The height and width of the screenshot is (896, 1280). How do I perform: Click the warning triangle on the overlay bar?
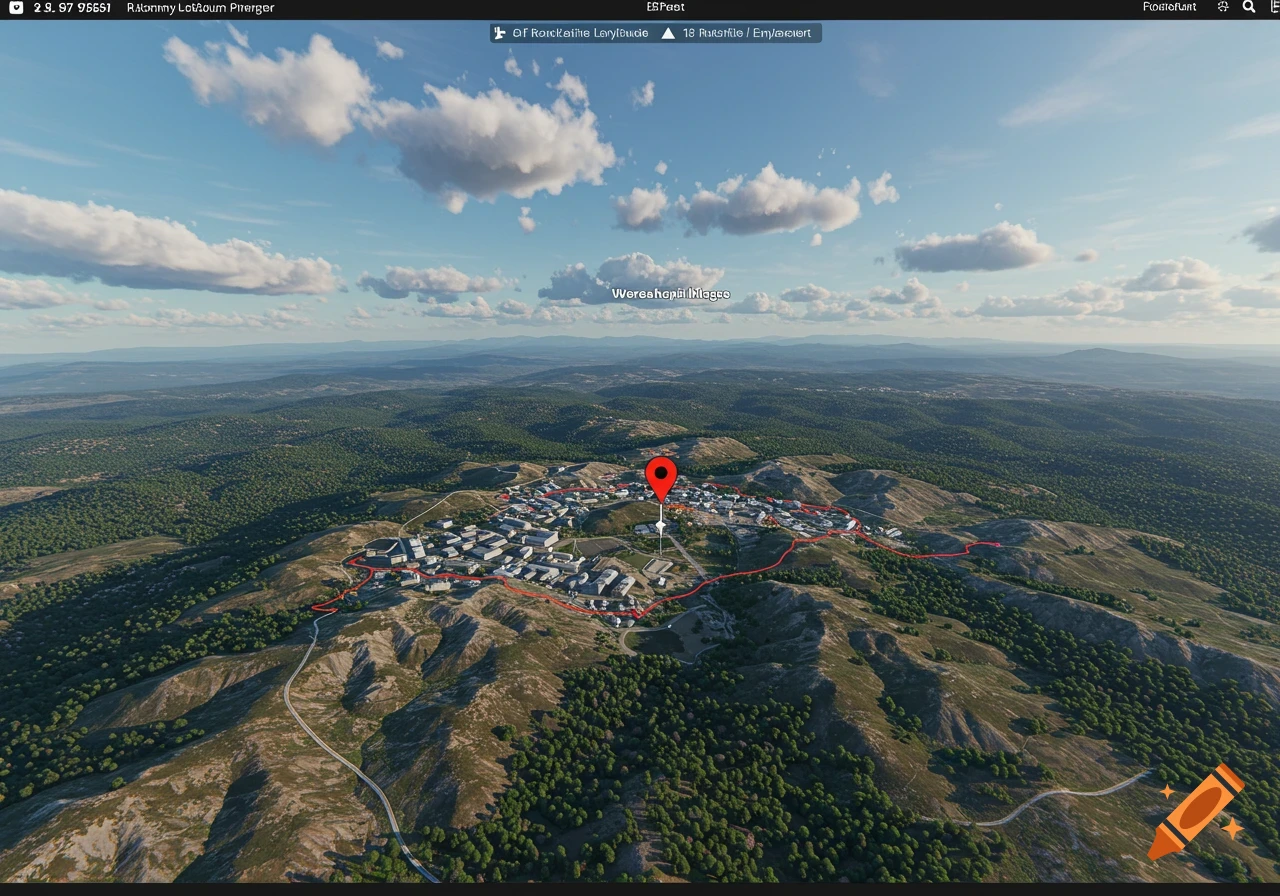(x=669, y=32)
